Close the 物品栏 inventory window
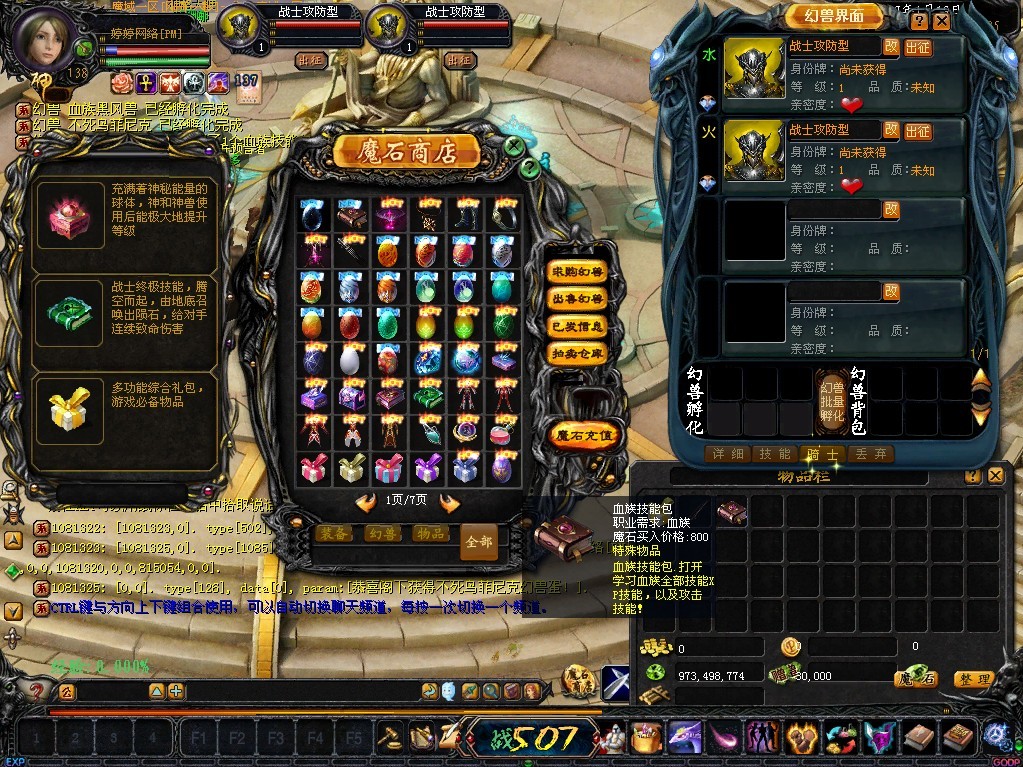The height and width of the screenshot is (767, 1023). pos(995,477)
